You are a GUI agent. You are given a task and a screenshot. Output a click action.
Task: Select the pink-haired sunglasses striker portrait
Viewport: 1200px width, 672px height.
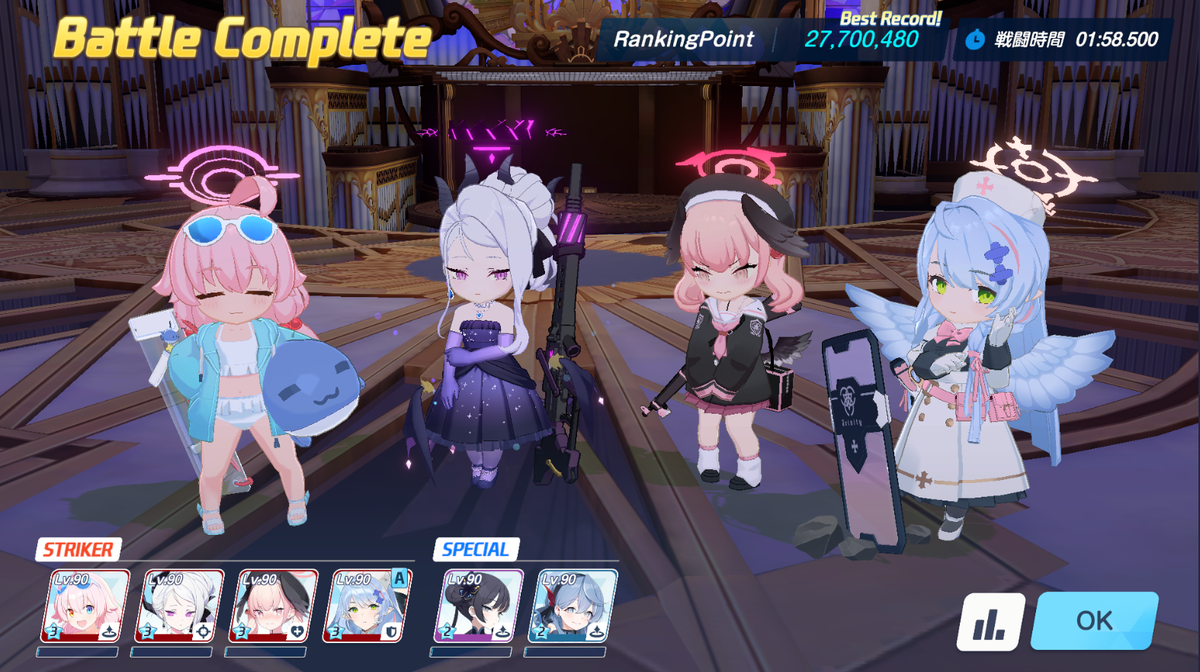click(x=85, y=605)
